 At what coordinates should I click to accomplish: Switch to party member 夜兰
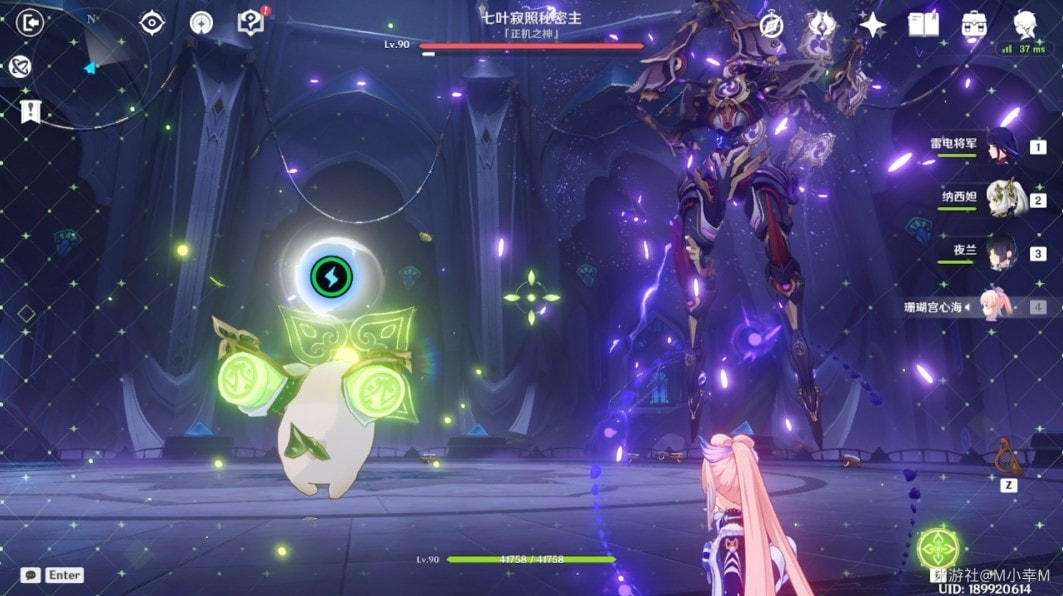tap(1000, 252)
